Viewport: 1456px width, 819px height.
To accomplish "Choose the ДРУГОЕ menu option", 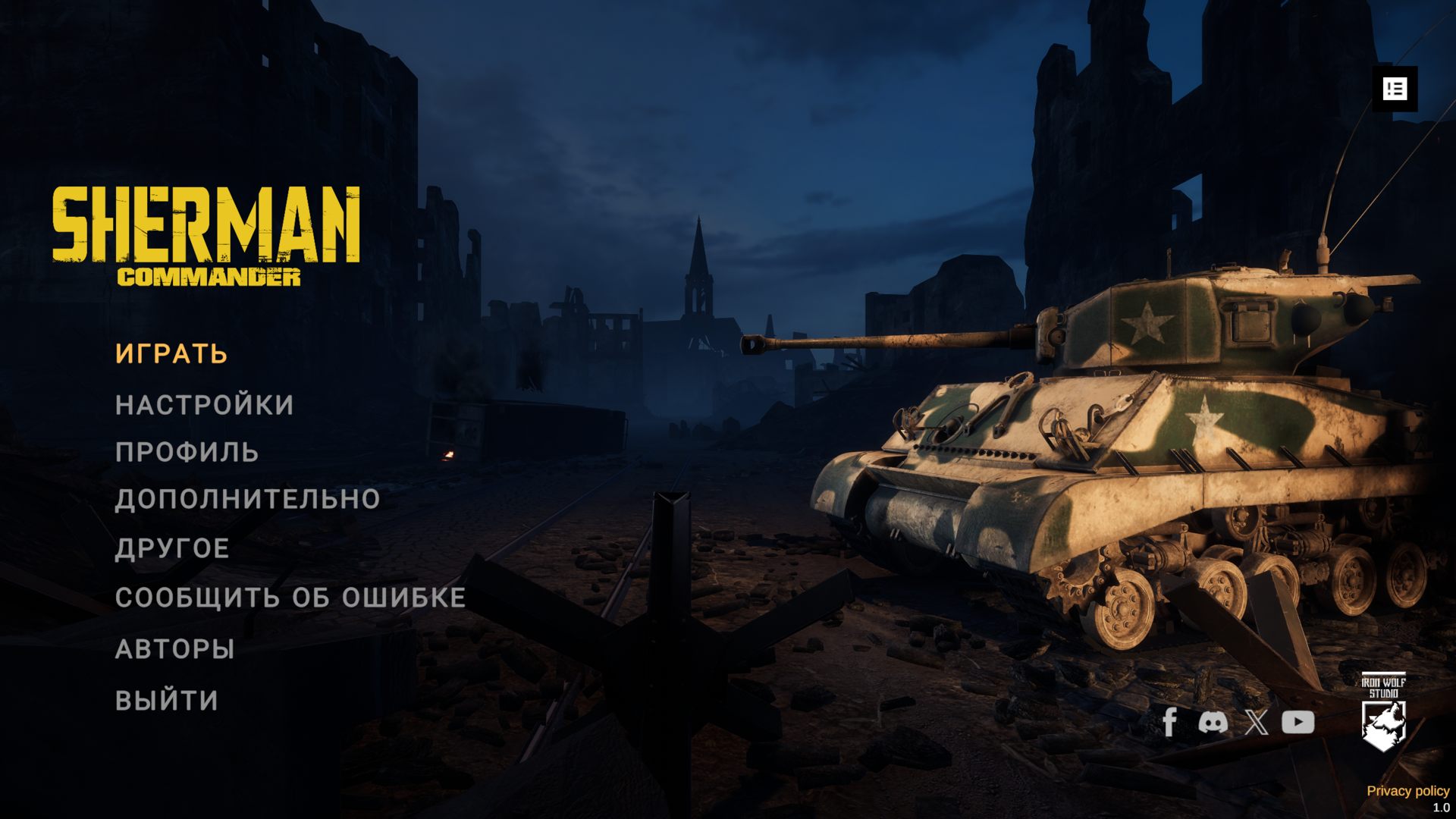I will click(172, 548).
